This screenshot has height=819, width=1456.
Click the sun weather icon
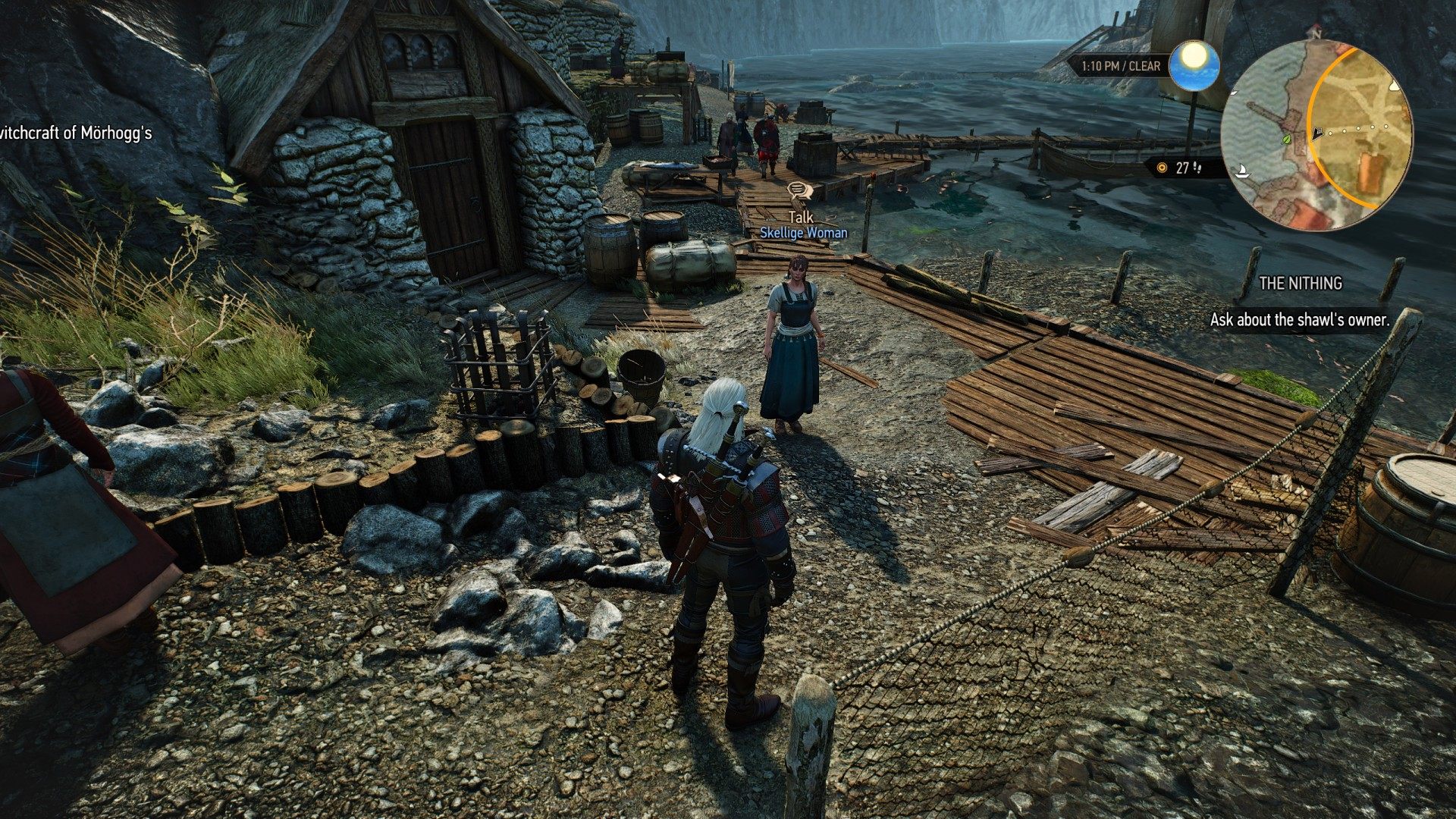(1194, 65)
